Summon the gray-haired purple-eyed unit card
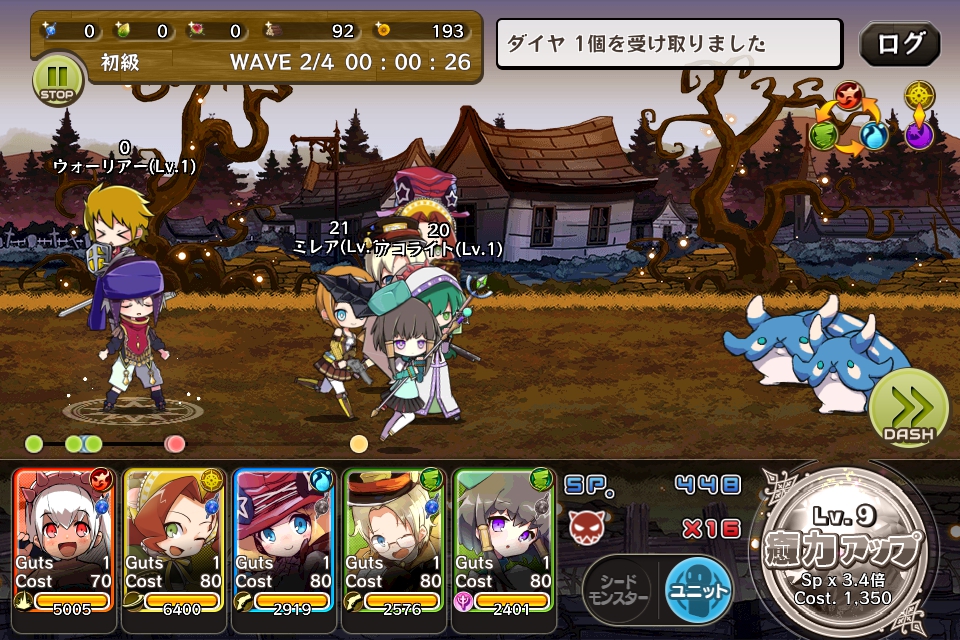Viewport: 960px width, 640px height. 505,539
